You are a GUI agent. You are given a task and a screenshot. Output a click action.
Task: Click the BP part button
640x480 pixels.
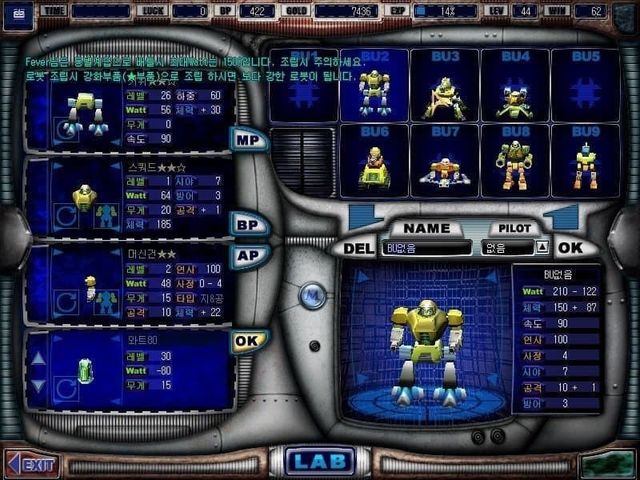click(248, 225)
